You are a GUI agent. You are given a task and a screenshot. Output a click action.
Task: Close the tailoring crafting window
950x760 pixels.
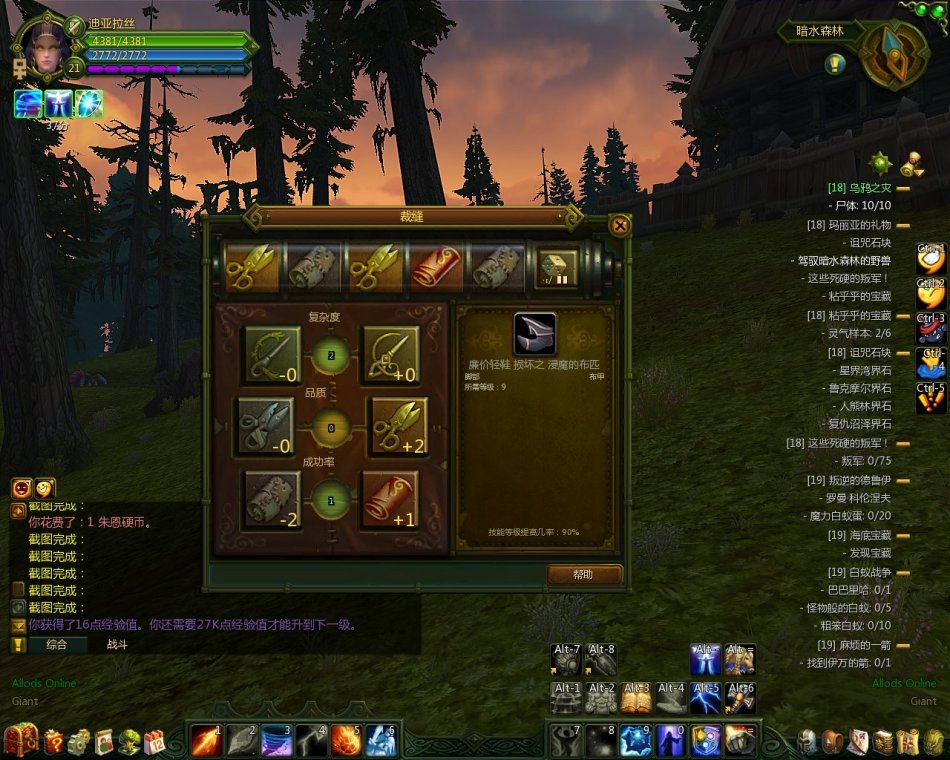pos(620,225)
